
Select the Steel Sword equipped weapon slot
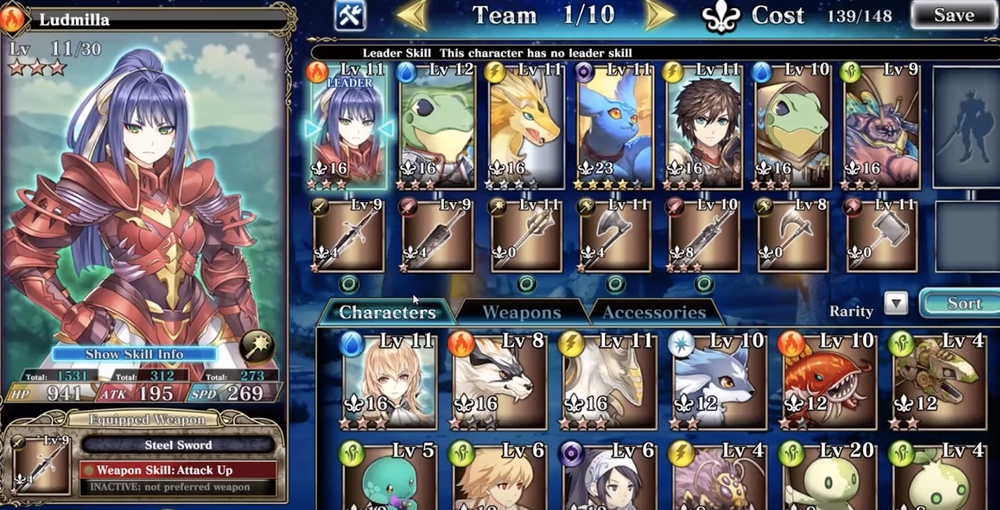[41, 463]
